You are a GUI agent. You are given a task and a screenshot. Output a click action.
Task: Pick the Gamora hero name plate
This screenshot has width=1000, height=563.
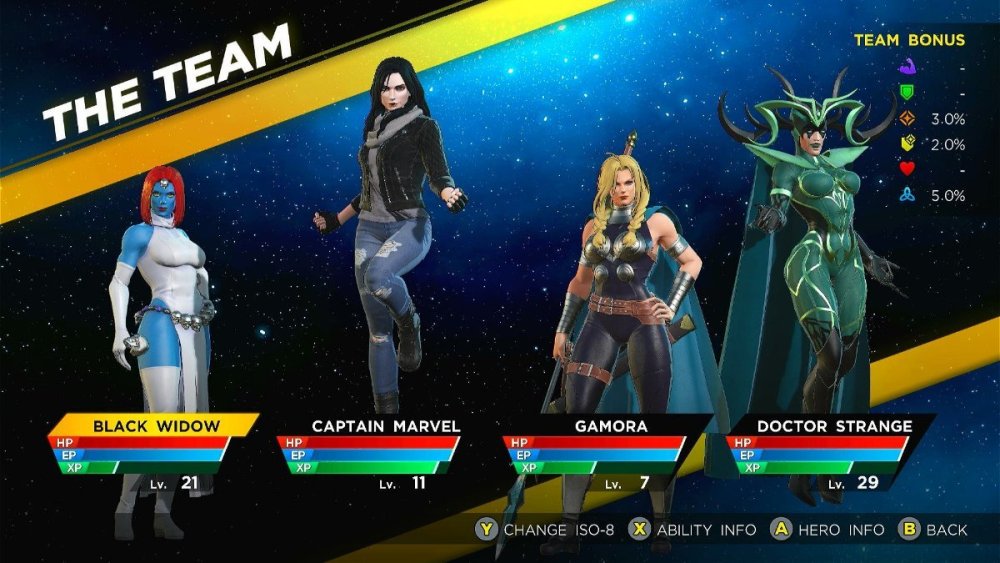click(610, 426)
